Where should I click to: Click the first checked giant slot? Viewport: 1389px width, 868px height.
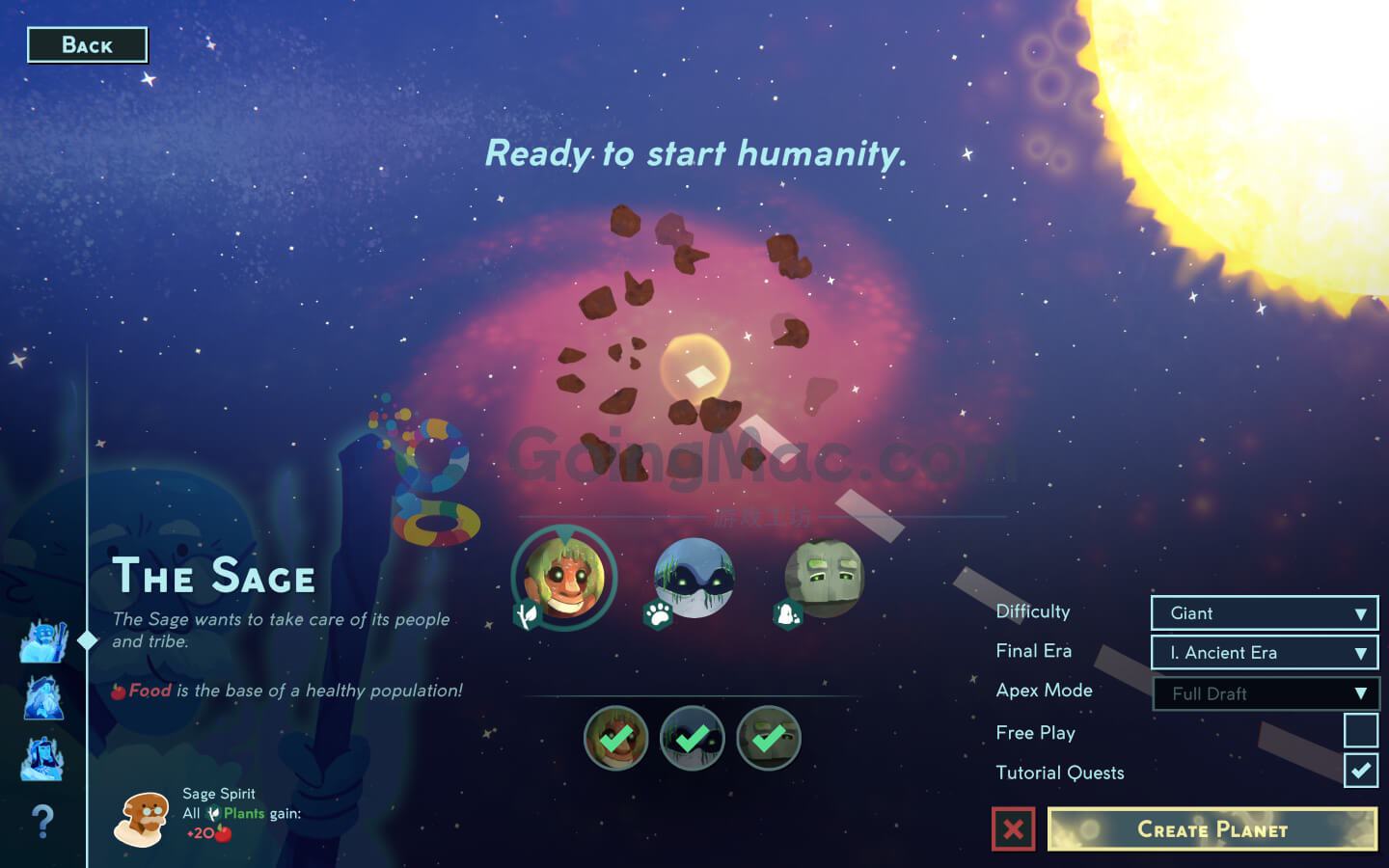[615, 738]
